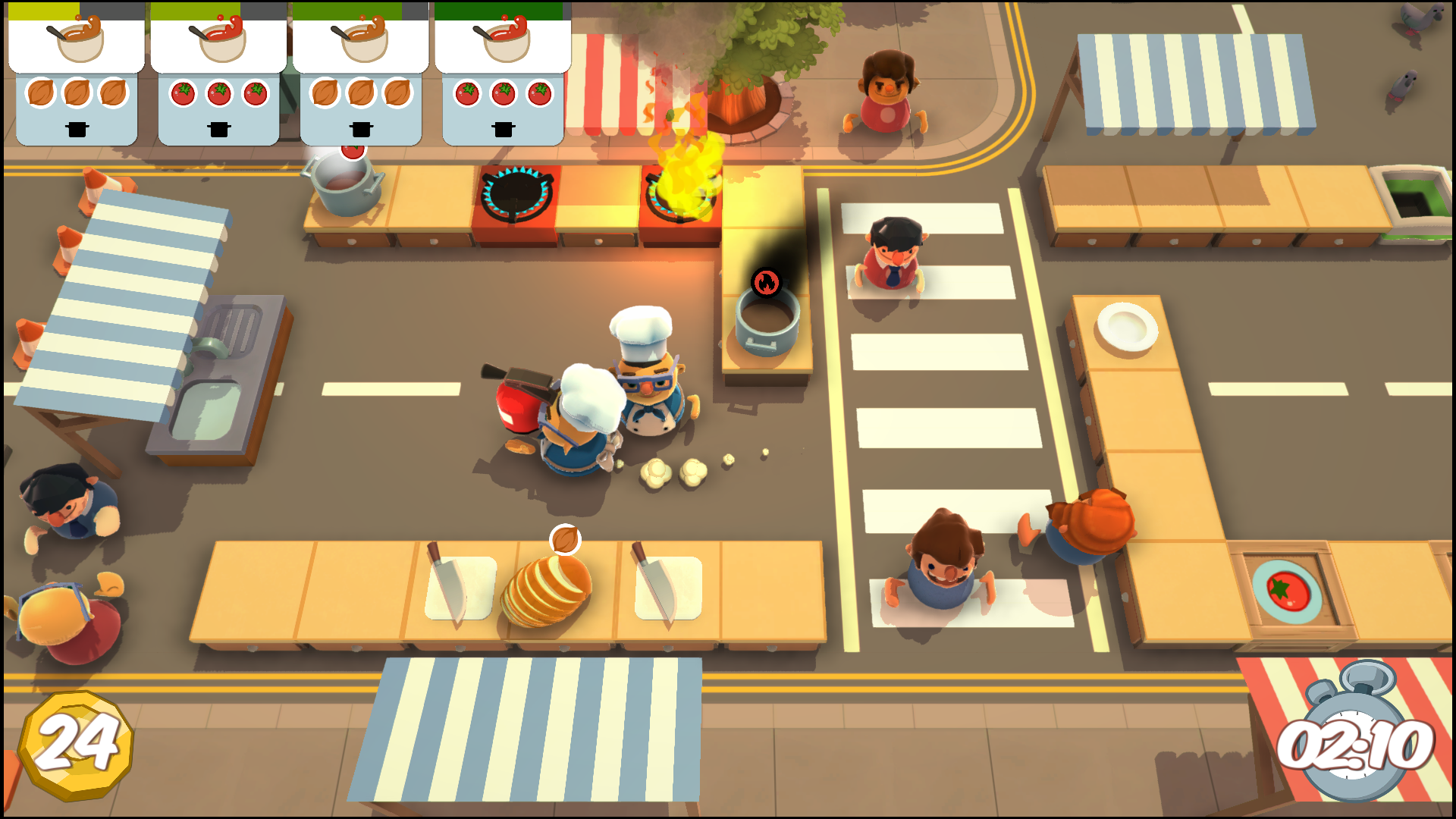
Task: Choose the tomato soup order with partly drained timer
Action: pyautogui.click(x=218, y=74)
